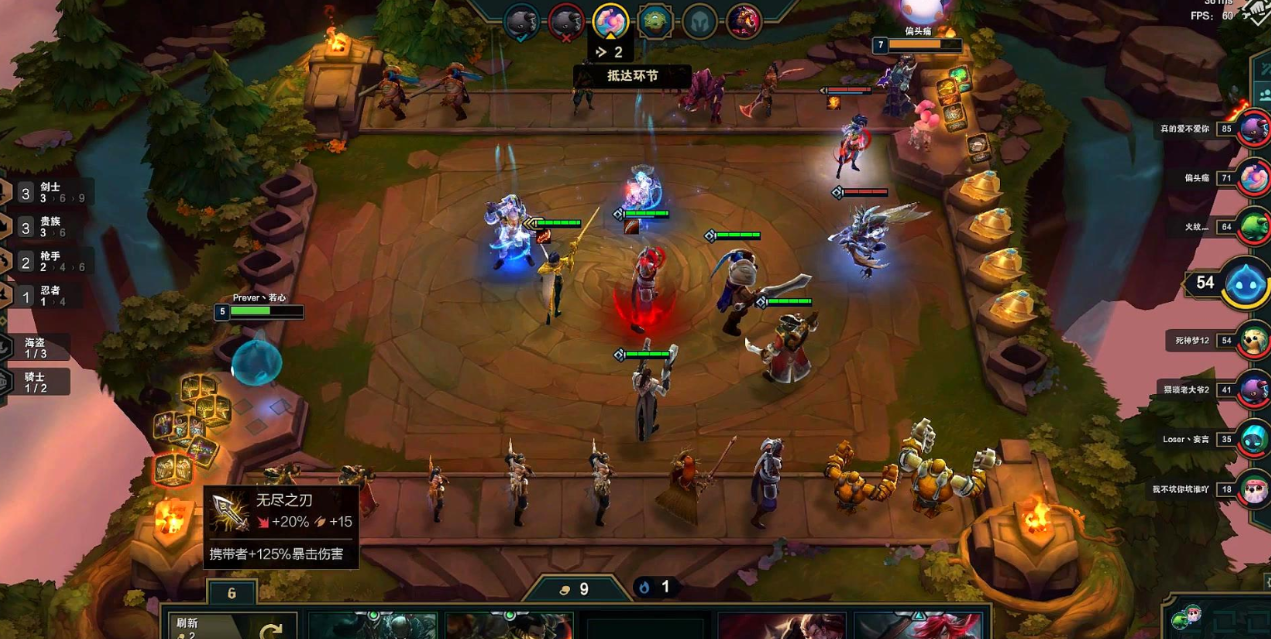The width and height of the screenshot is (1271, 639).
Task: Click the 刷新 refresh shop button
Action: [228, 627]
